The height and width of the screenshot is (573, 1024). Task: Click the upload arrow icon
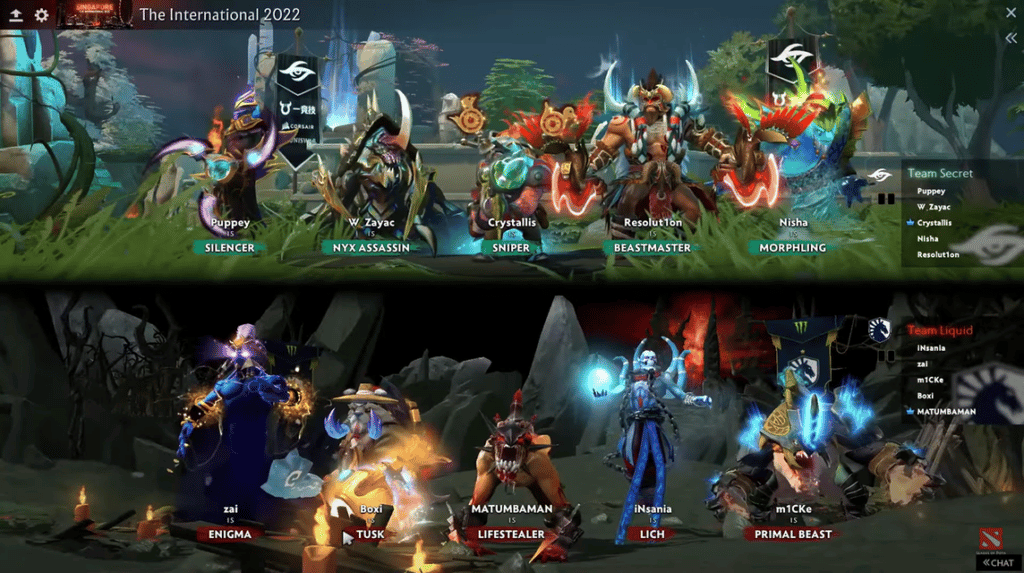coord(16,15)
